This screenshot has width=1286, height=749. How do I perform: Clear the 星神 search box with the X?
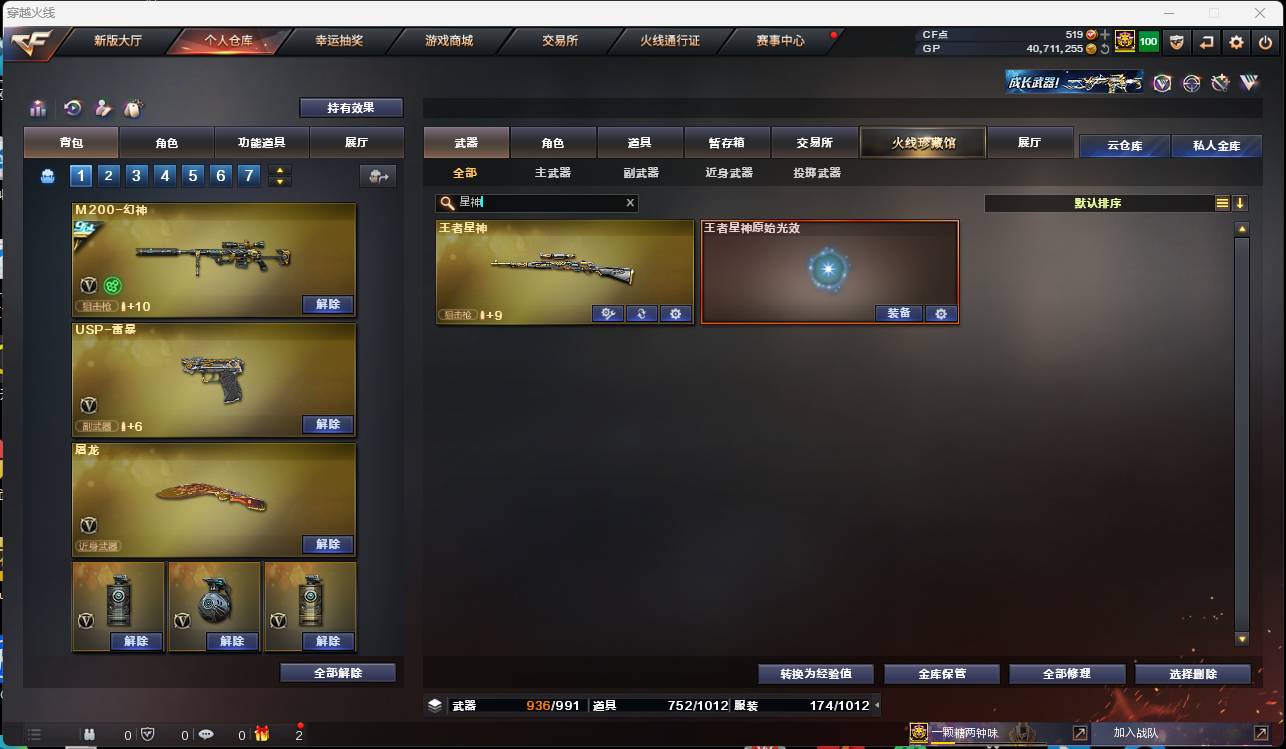tap(630, 203)
